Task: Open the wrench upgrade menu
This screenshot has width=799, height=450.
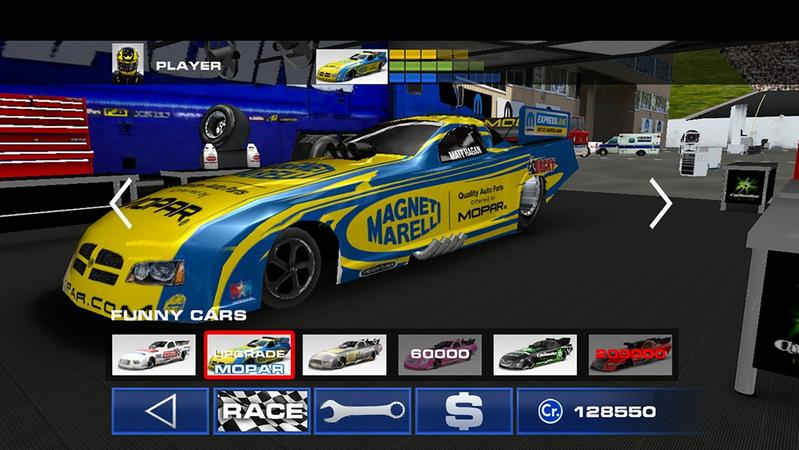Action: (361, 411)
